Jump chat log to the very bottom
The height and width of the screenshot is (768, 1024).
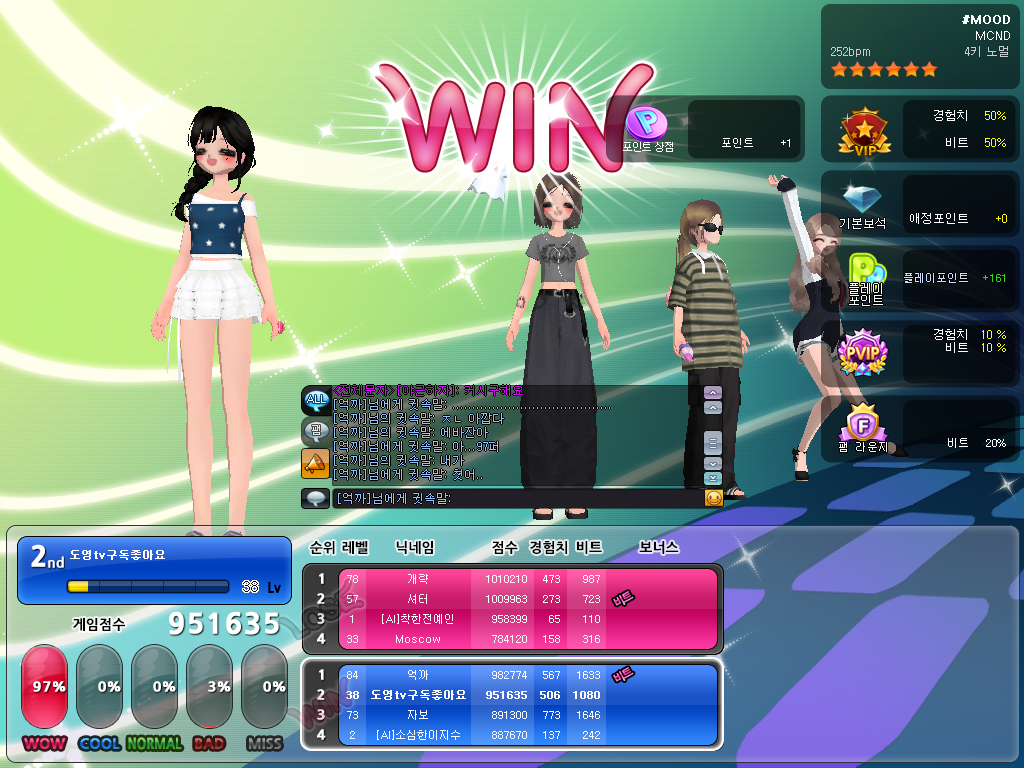pyautogui.click(x=712, y=478)
